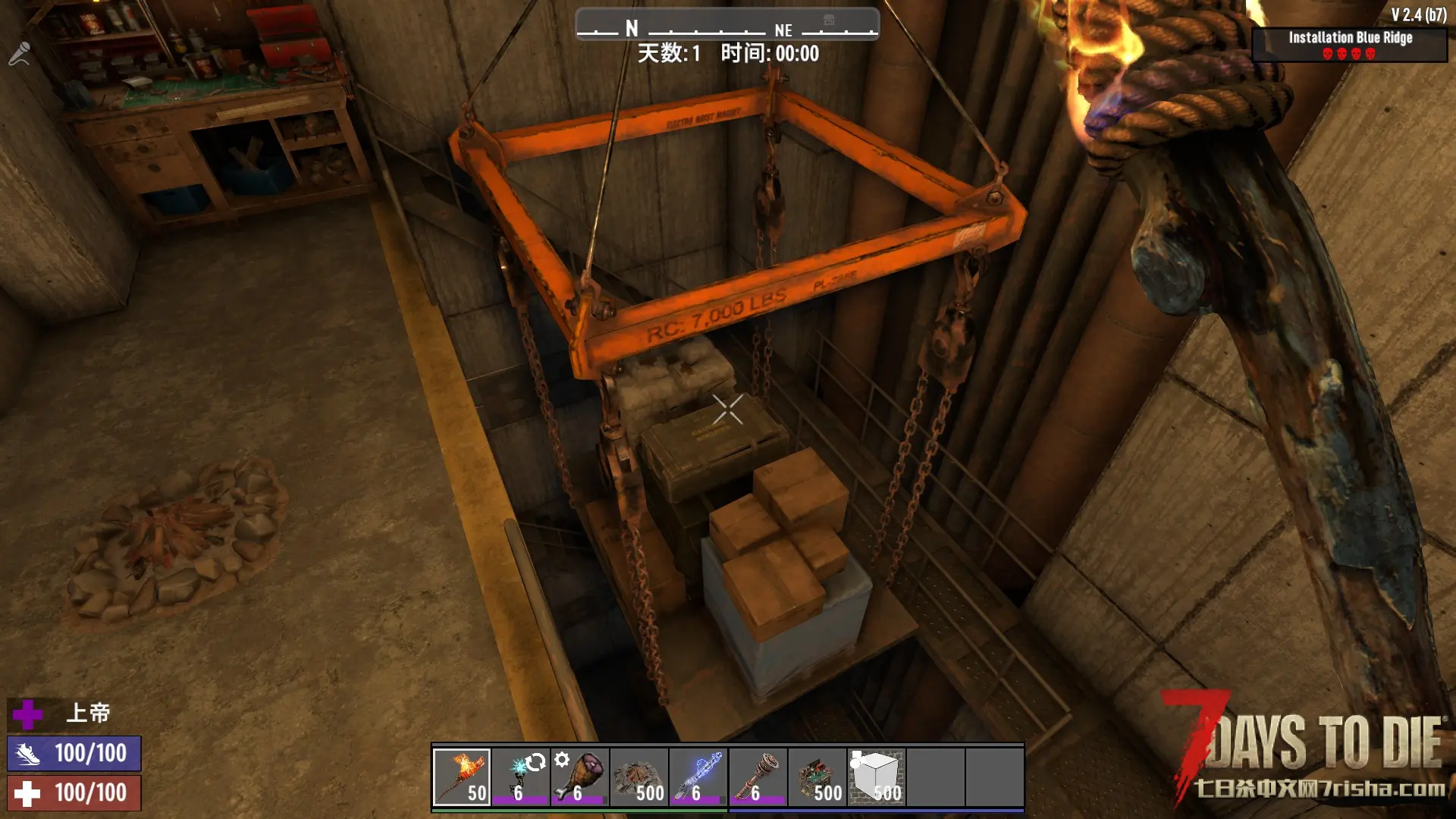1456x819 pixels.
Task: Pick the stone campfire slot
Action: point(639,777)
